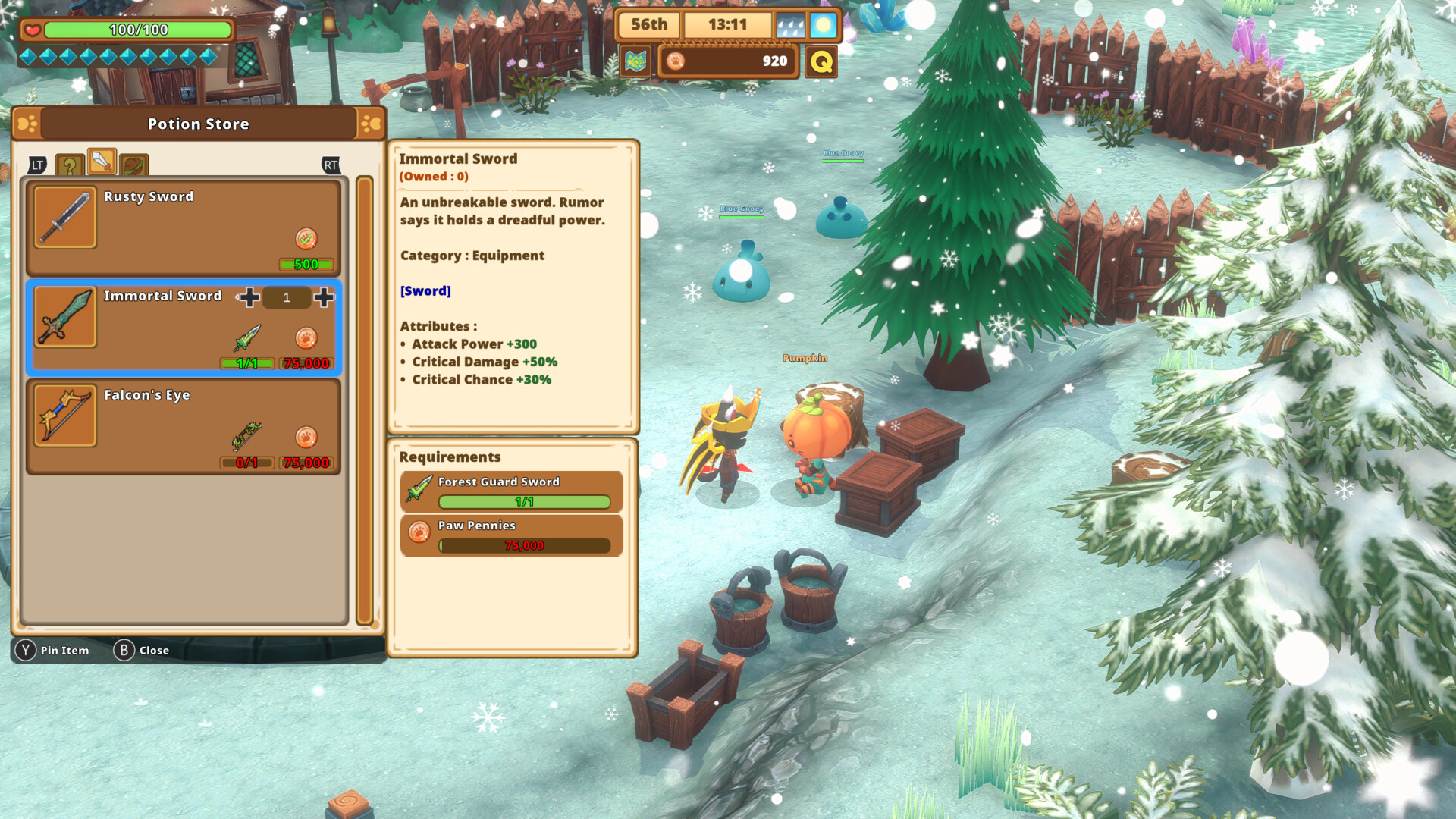Screen dimensions: 1456x819
Task: Select the Paw Pennies requirement row
Action: [x=511, y=535]
